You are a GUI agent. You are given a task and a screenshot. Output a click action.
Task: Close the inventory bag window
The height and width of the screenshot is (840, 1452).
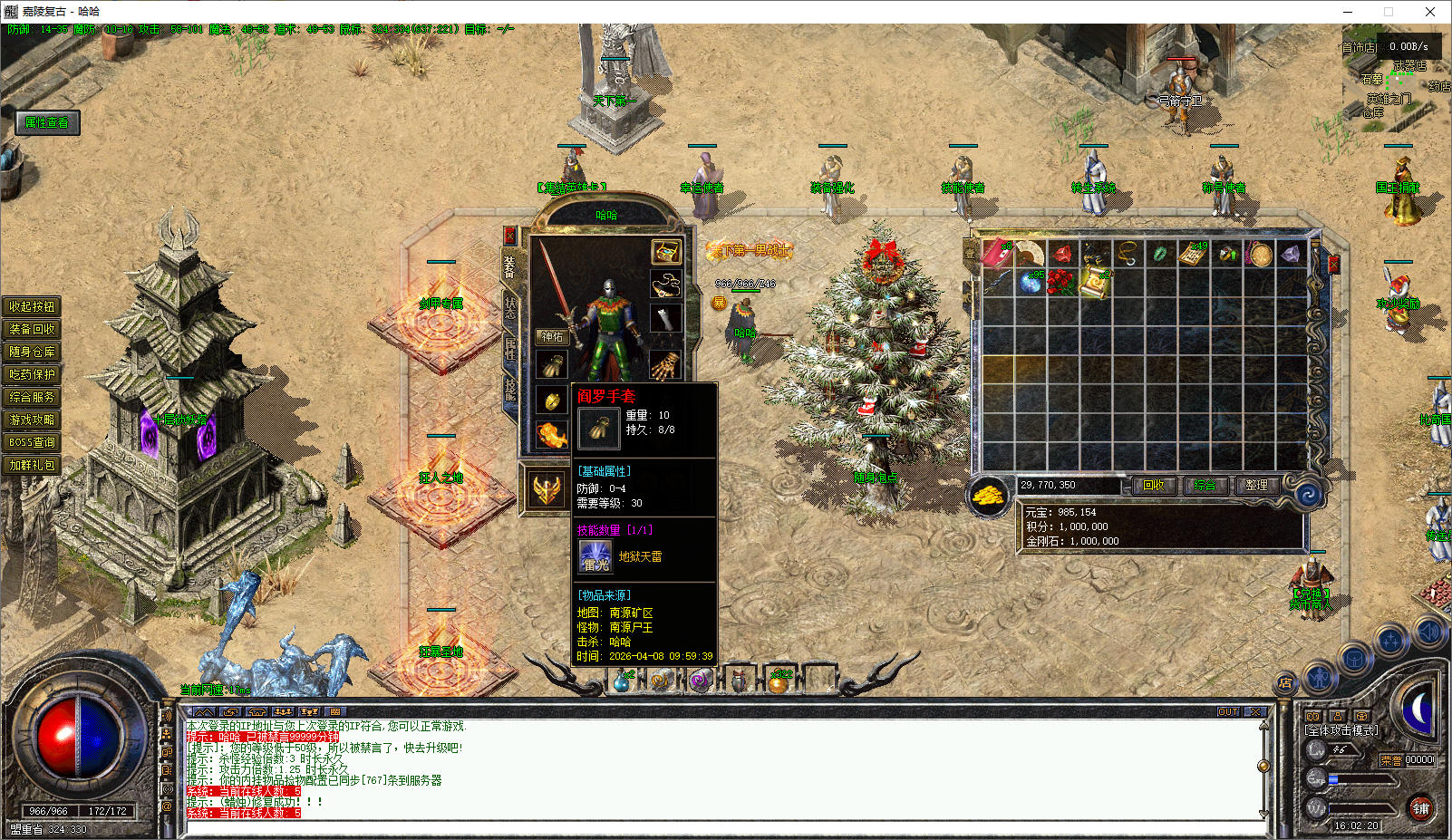pos(1333,265)
